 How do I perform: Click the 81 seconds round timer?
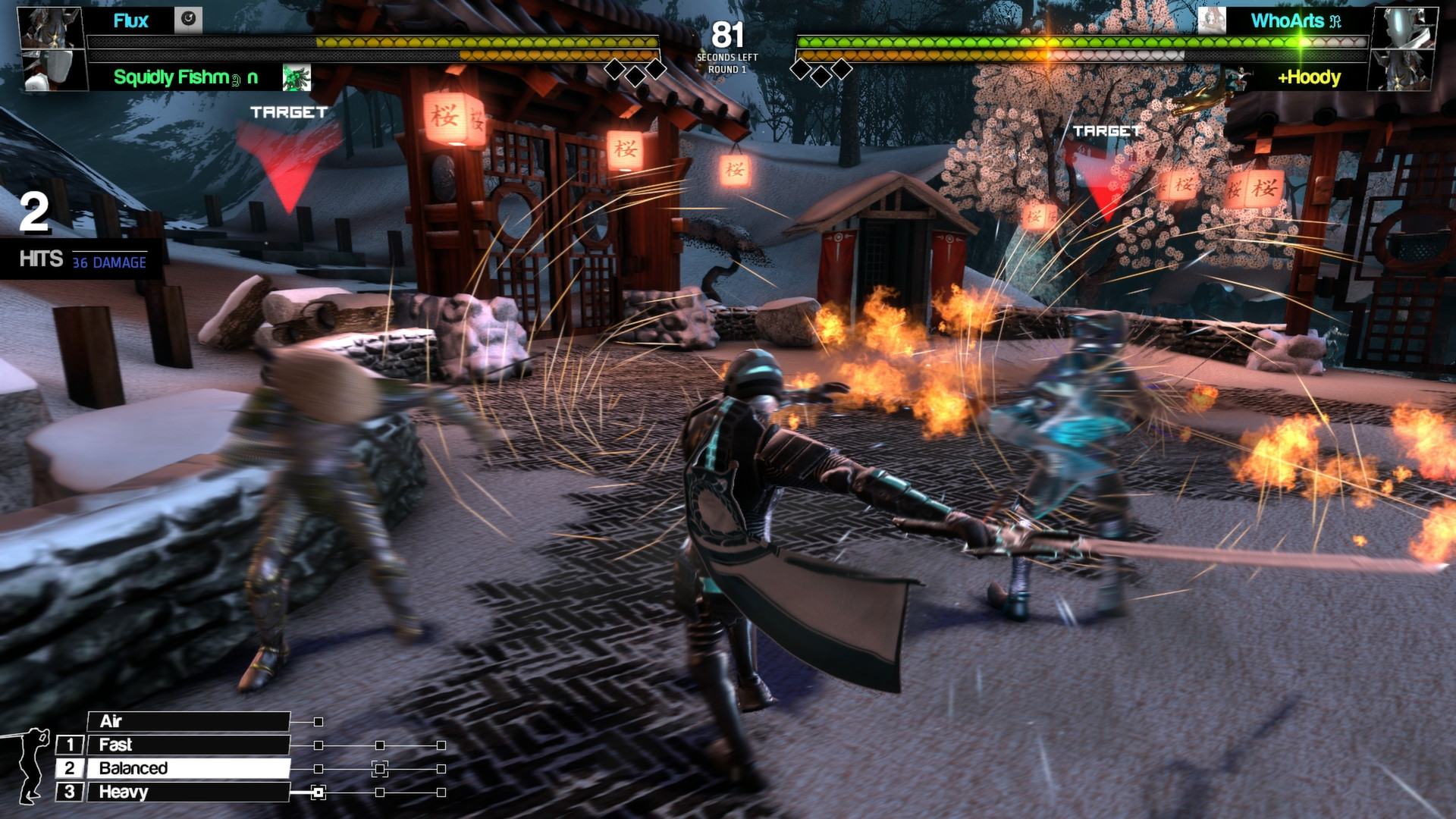(x=726, y=35)
